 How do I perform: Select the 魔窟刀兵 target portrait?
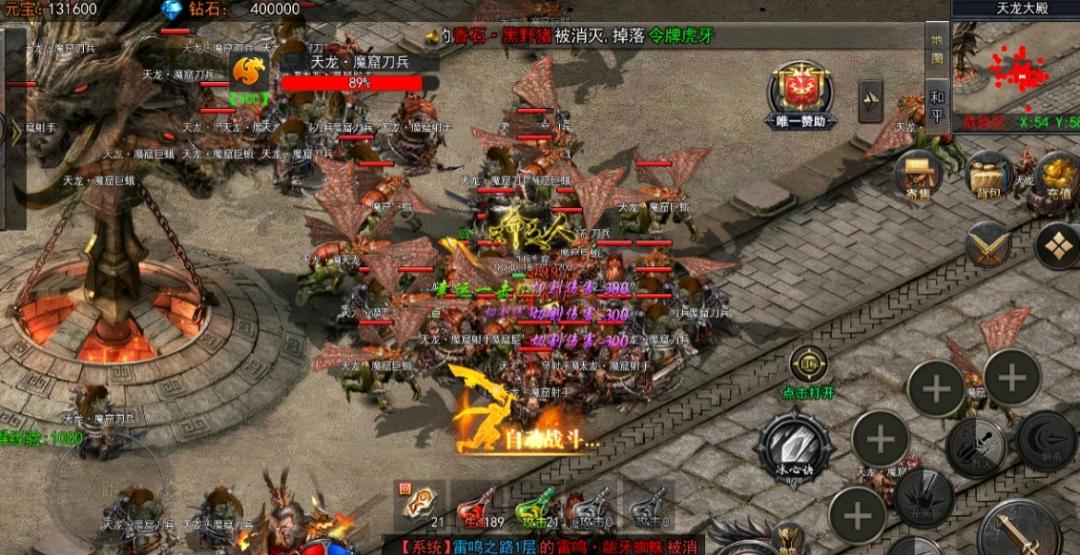pyautogui.click(x=249, y=72)
